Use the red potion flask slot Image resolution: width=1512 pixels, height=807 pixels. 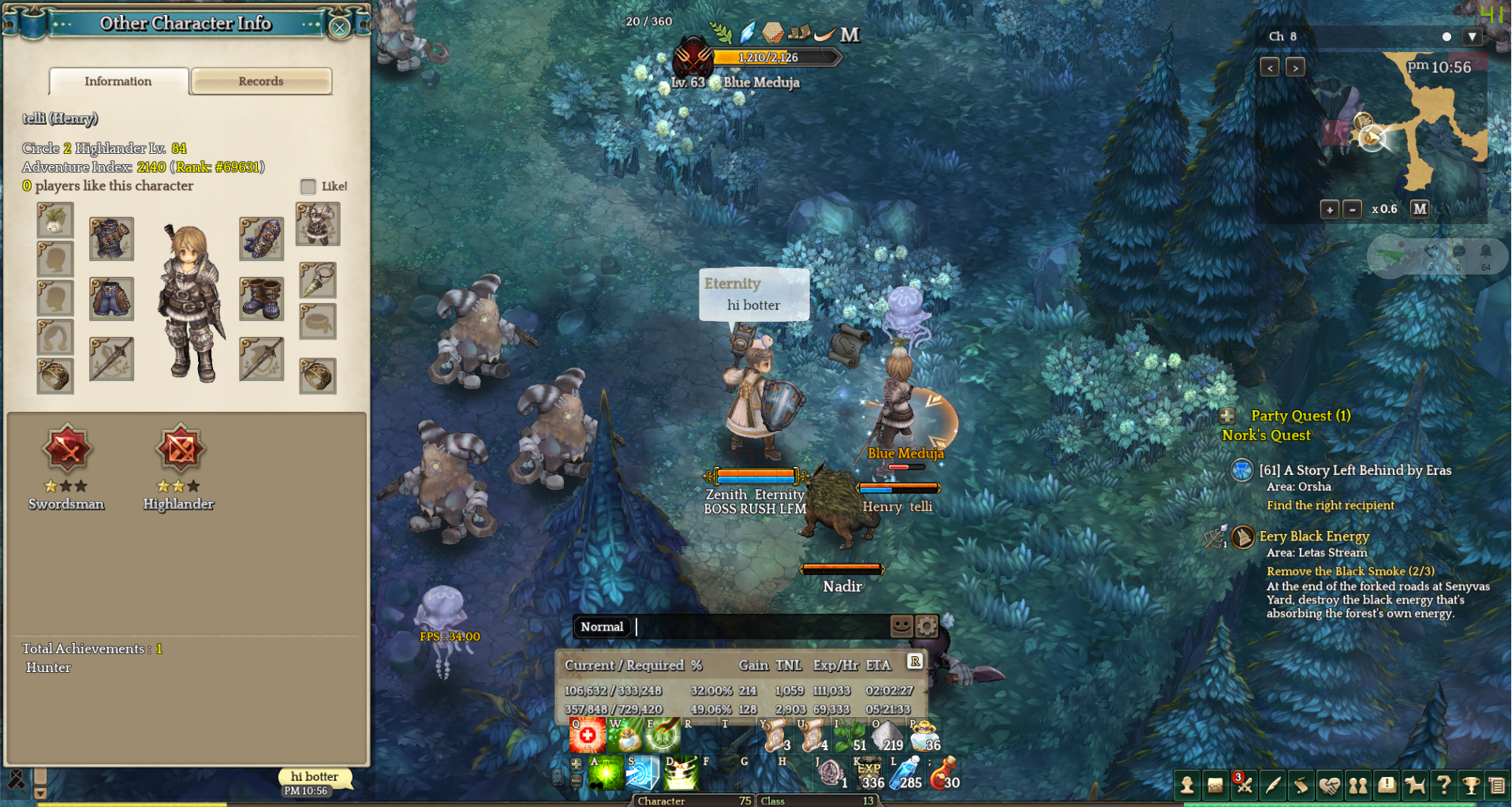(x=943, y=773)
